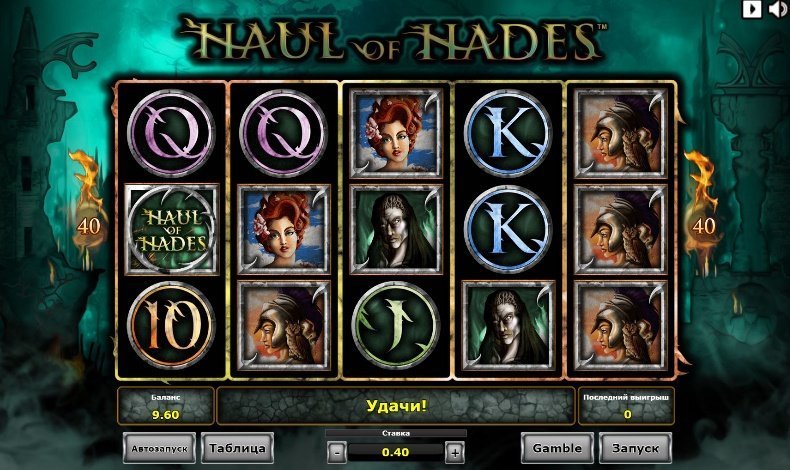
Task: Enable Автозапуск auto-spin
Action: (159, 448)
